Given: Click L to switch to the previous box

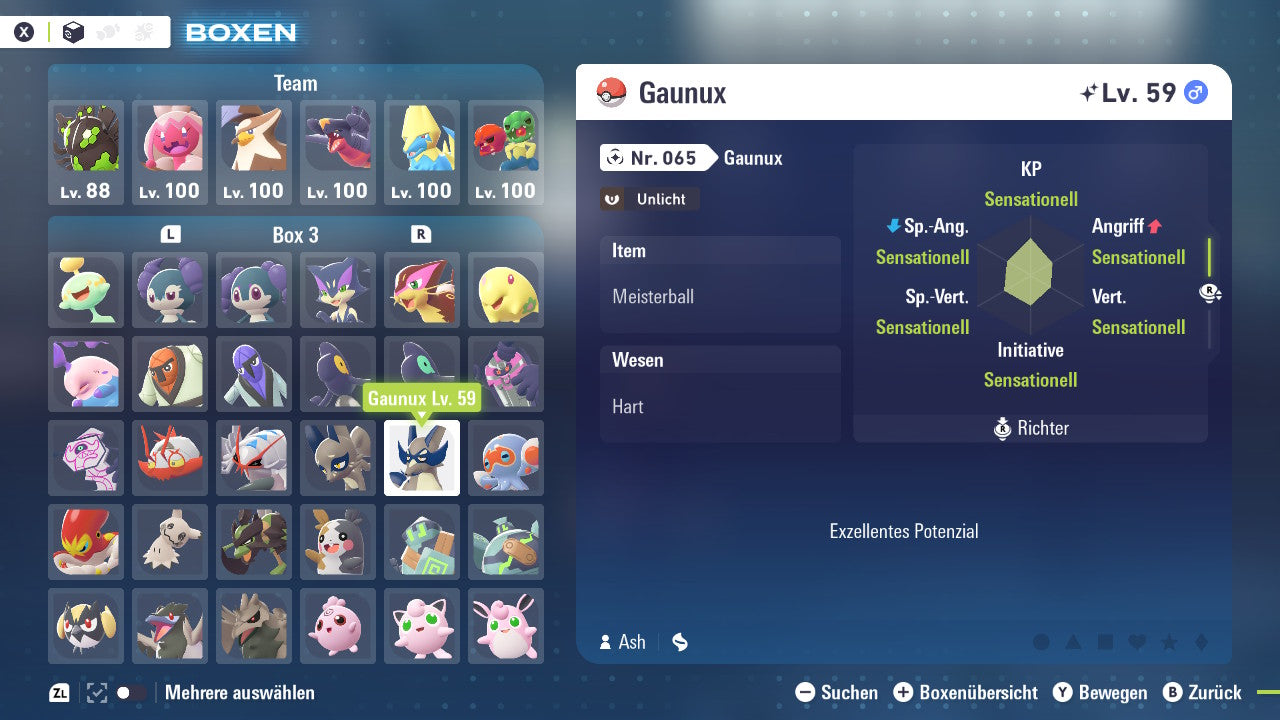Looking at the screenshot, I should coord(170,235).
